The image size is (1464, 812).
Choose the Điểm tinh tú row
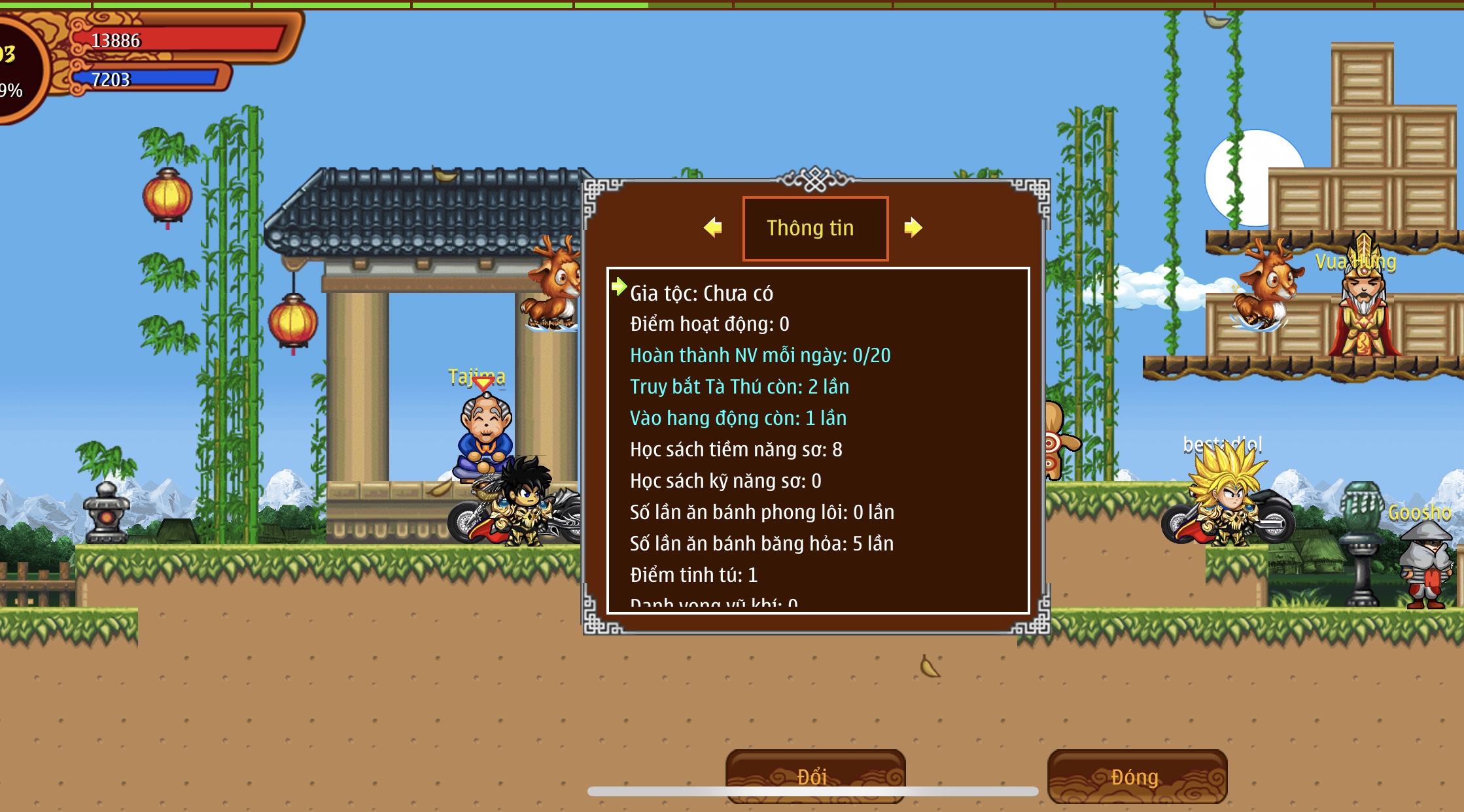(x=693, y=575)
